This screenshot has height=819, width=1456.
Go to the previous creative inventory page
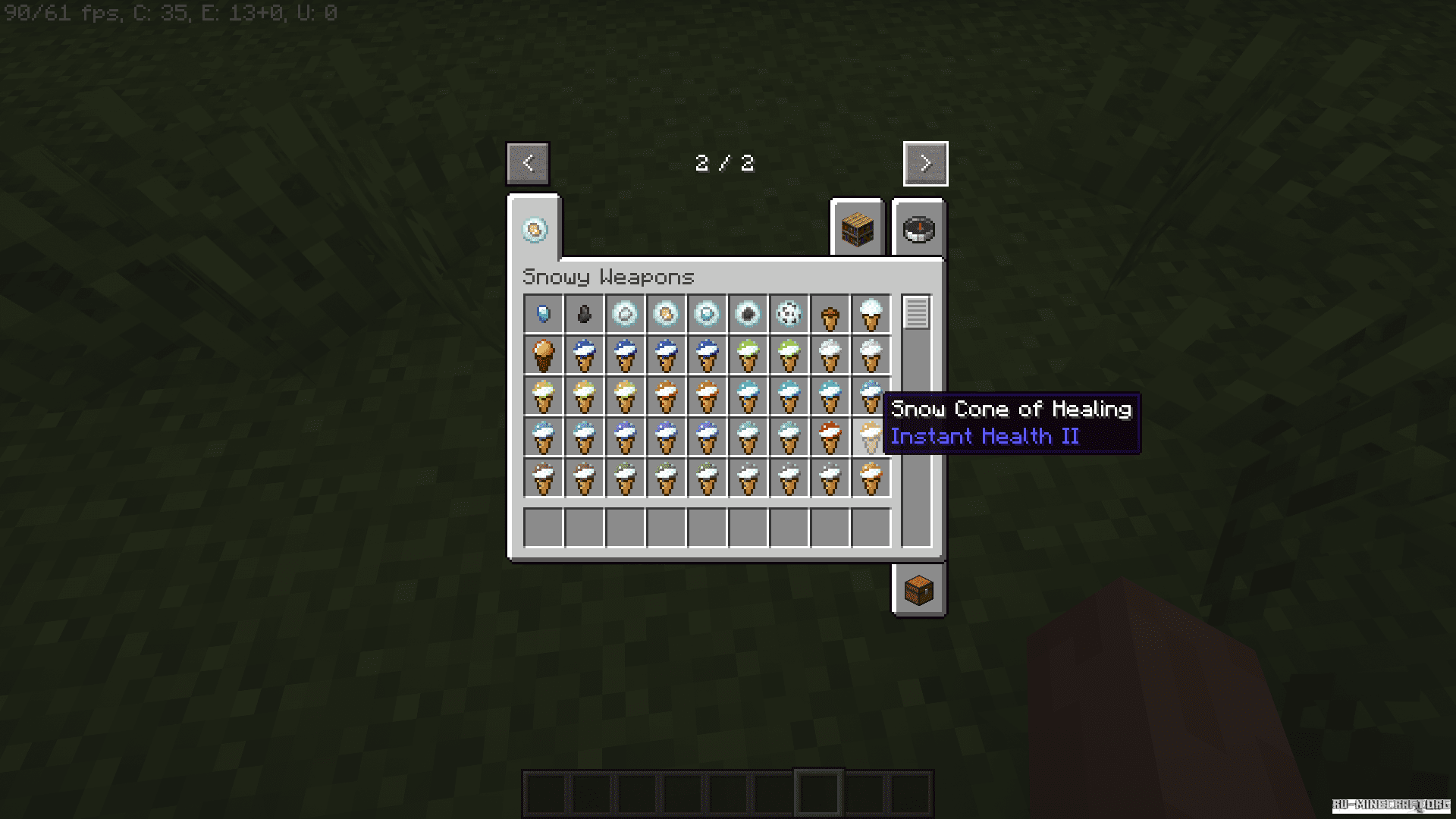click(x=528, y=163)
